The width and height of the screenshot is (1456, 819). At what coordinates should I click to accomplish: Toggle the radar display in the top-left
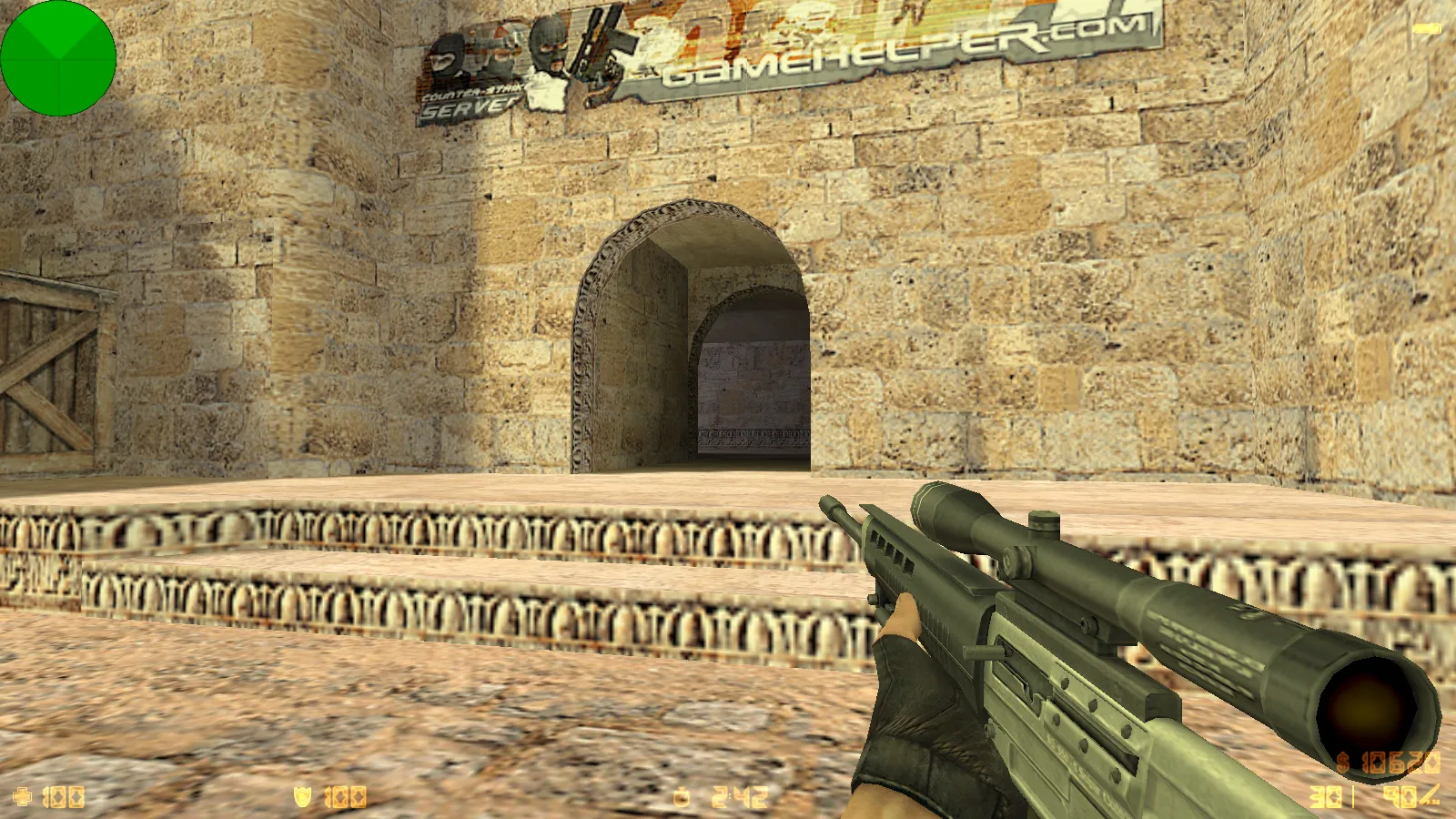point(57,57)
